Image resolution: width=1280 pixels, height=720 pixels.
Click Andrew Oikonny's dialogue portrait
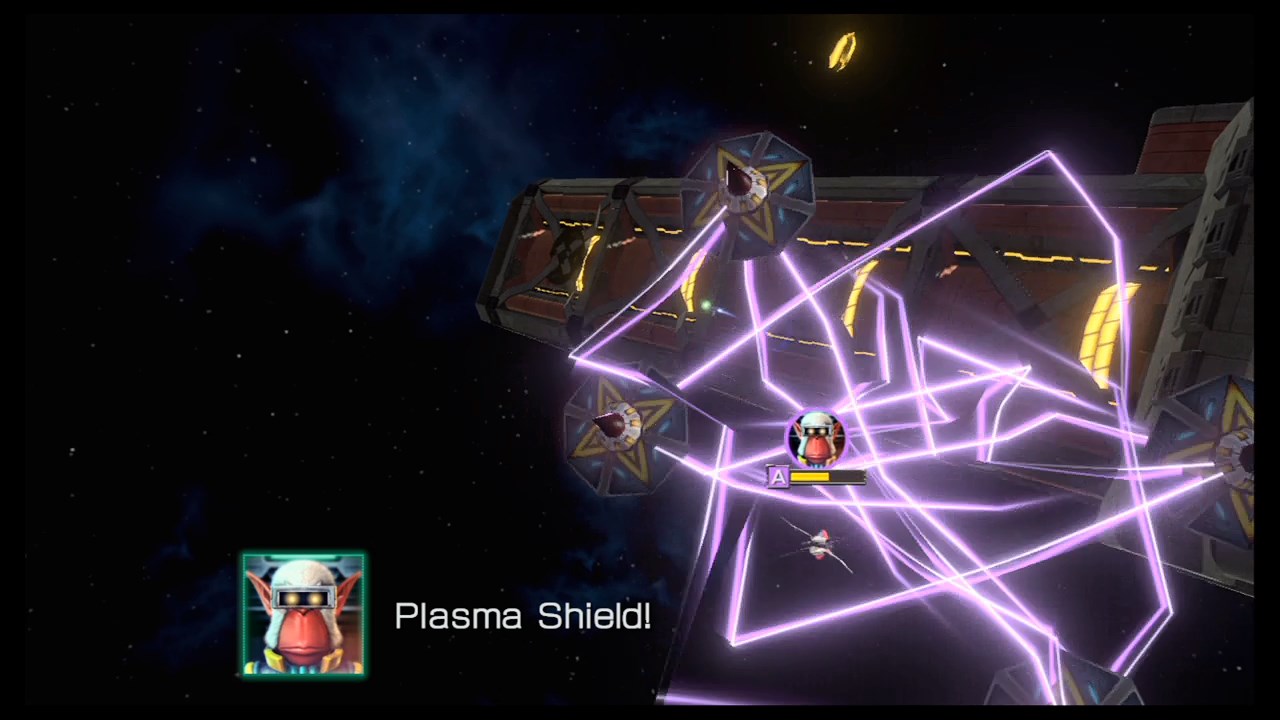click(302, 613)
